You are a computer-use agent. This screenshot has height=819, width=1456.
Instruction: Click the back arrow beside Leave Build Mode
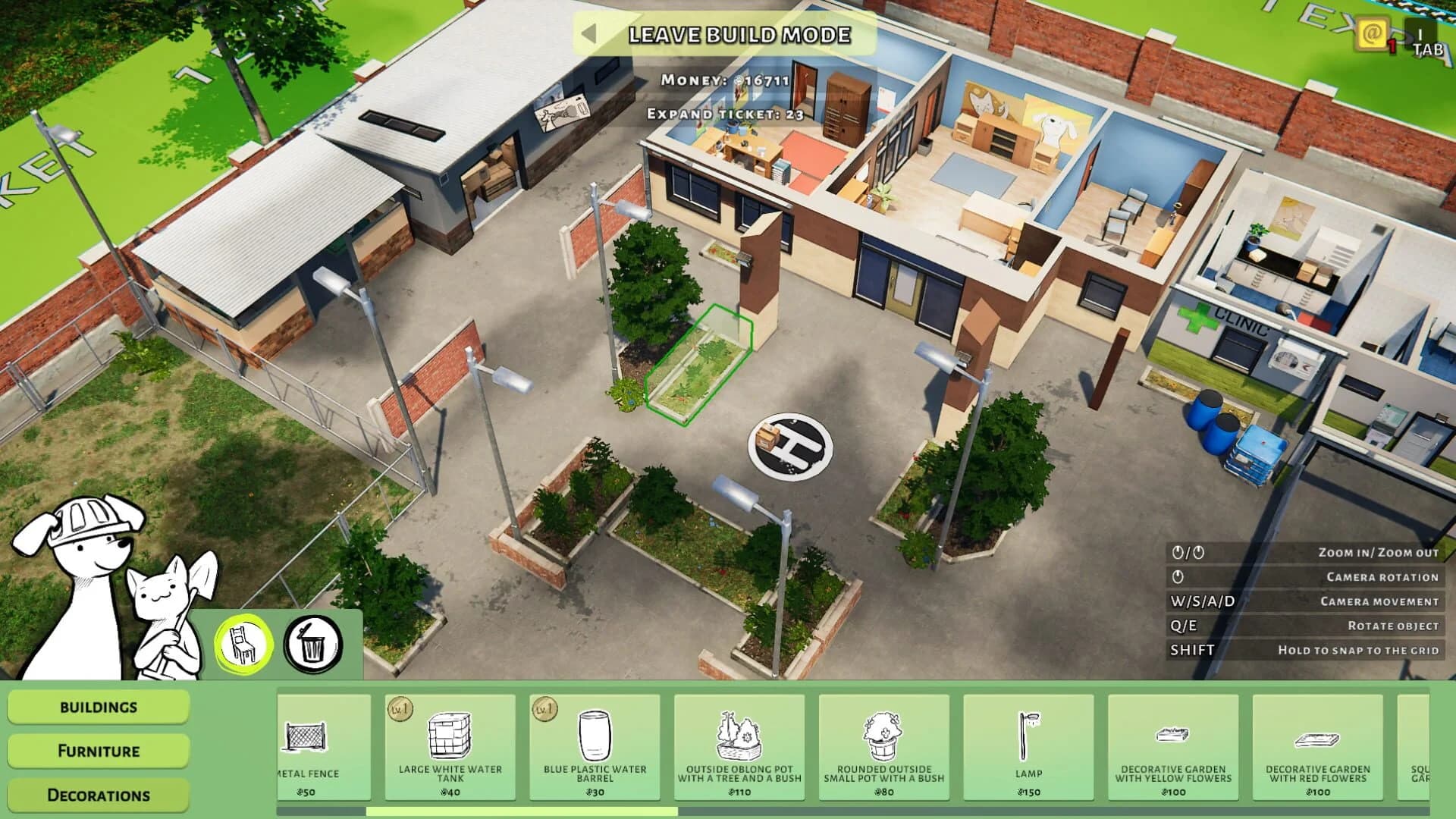point(591,34)
